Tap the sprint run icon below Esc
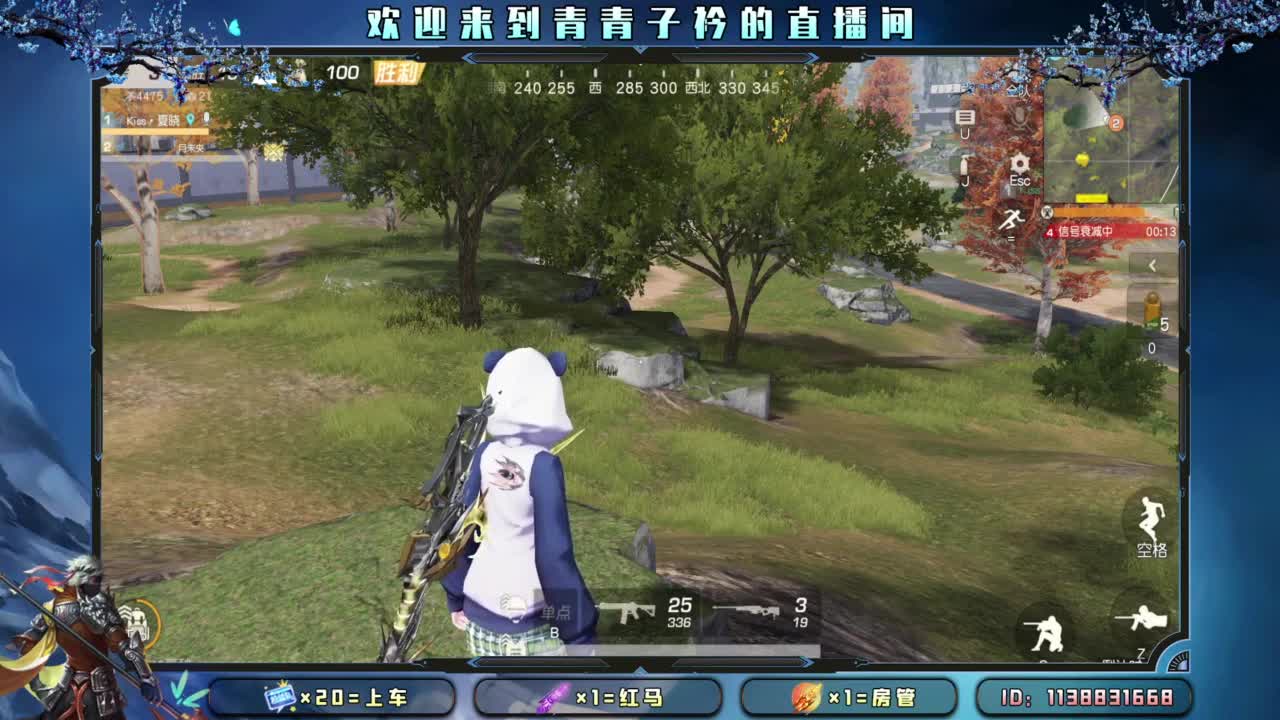 tap(1011, 218)
